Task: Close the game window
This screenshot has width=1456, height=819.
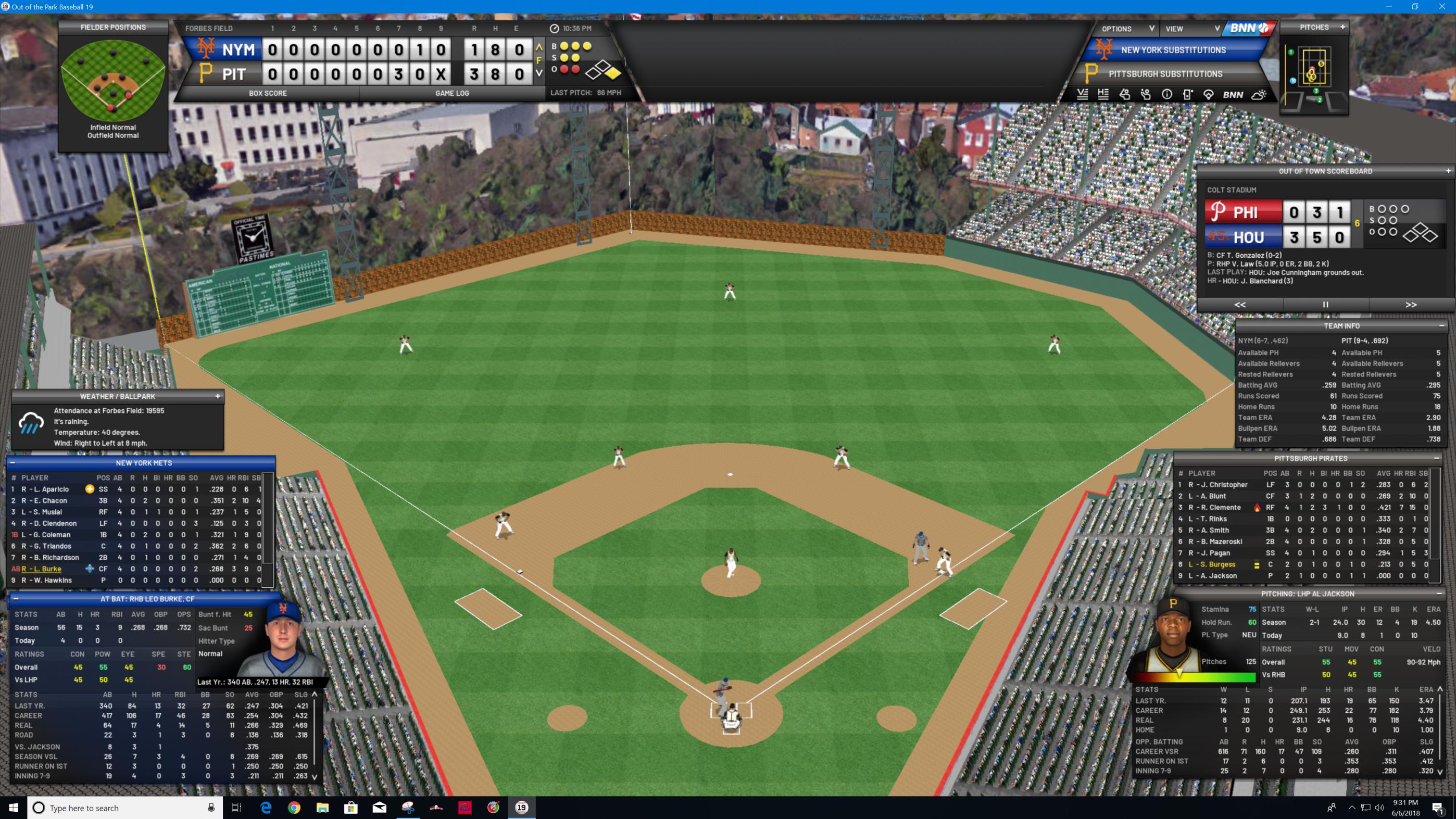Action: 1442,7
